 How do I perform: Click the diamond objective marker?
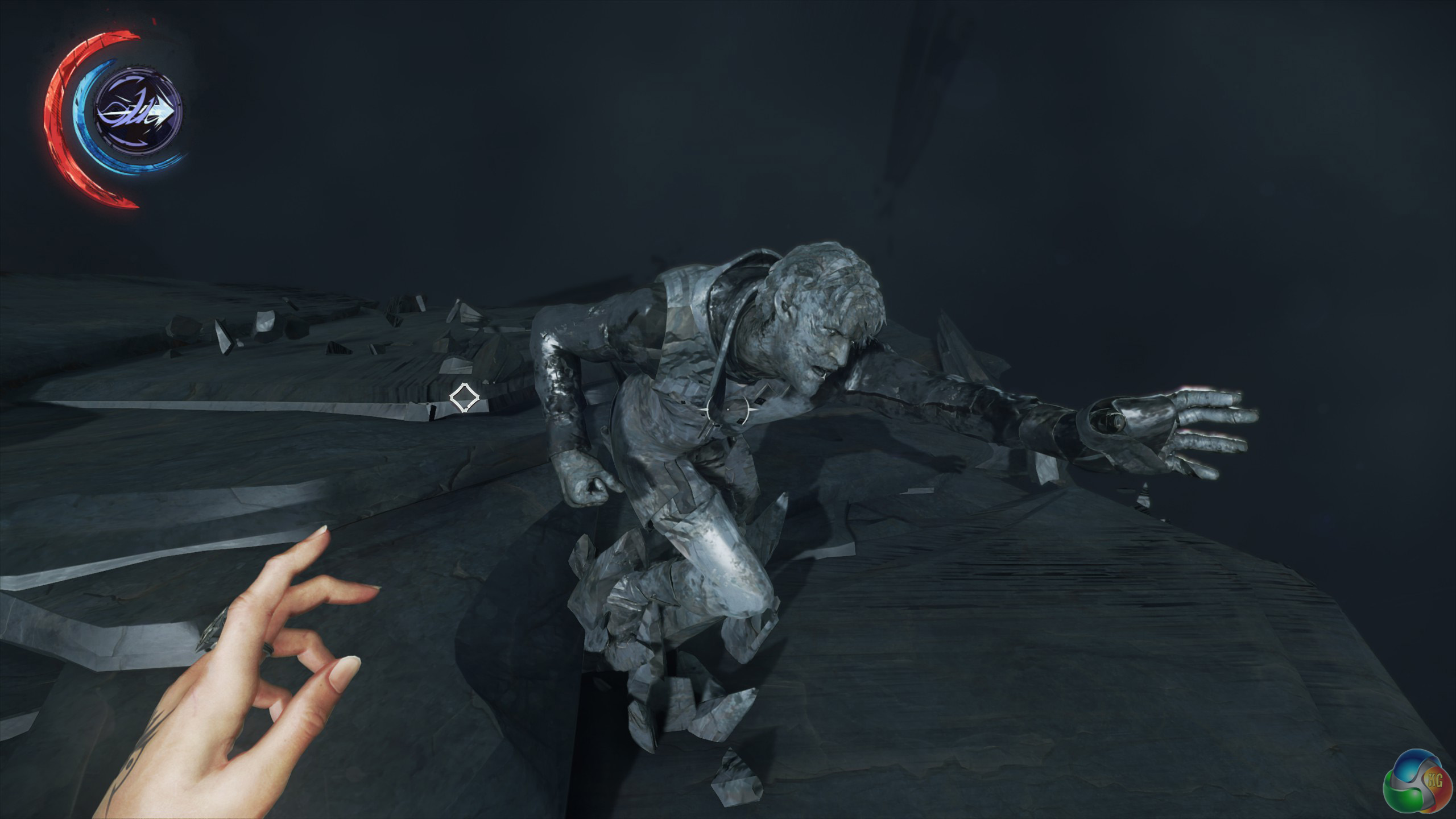pyautogui.click(x=464, y=398)
